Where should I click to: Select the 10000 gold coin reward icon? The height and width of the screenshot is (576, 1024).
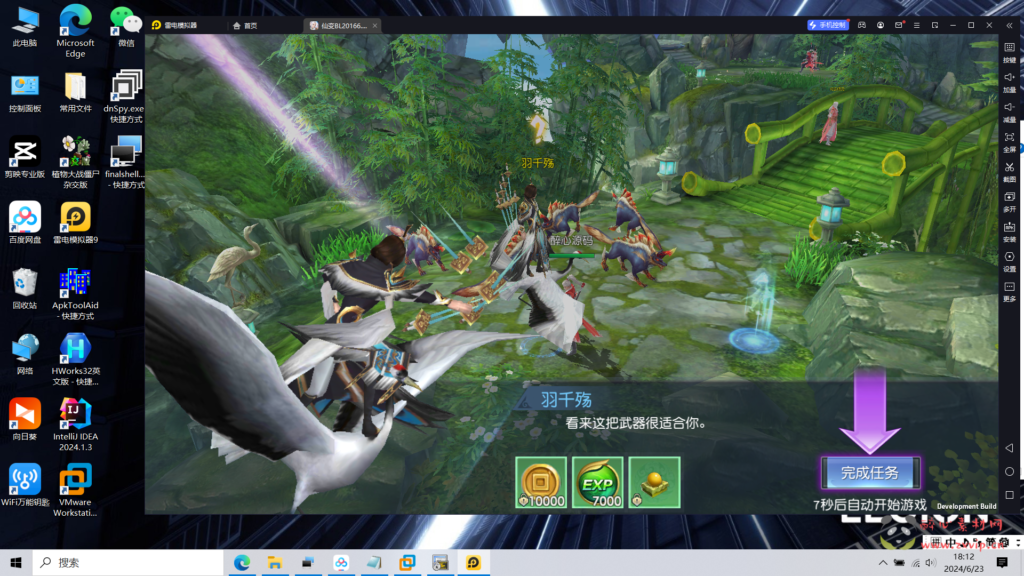[542, 482]
